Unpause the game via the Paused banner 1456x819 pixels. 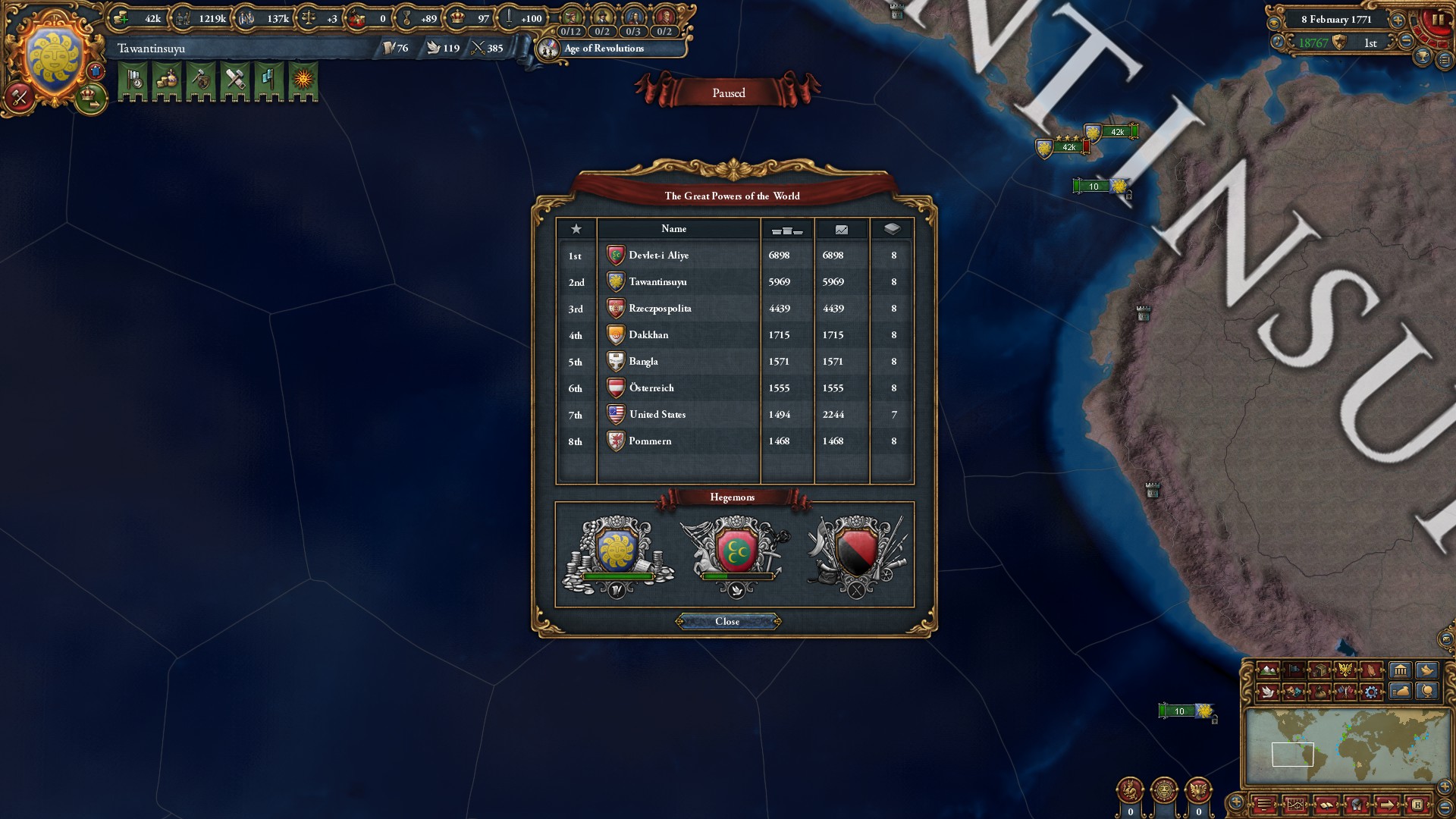coord(728,93)
